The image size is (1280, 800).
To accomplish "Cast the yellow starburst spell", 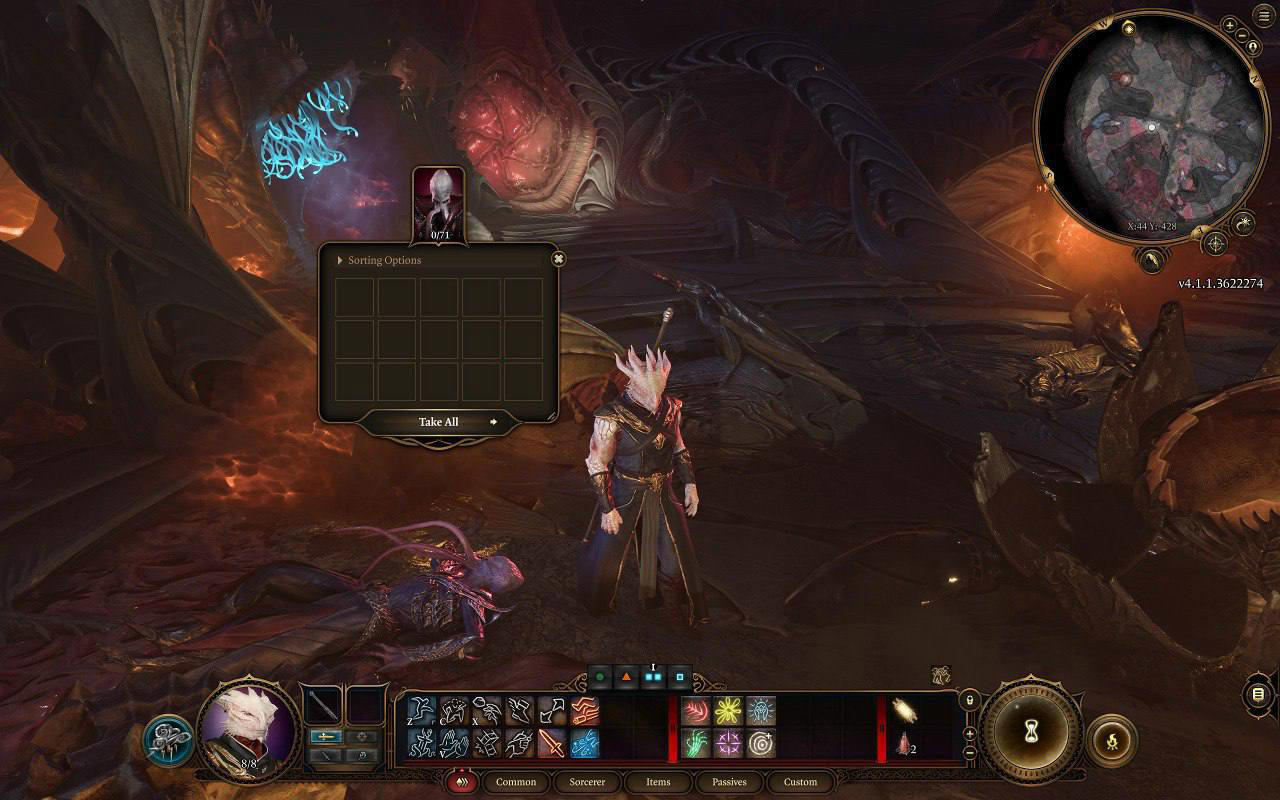I will (x=727, y=711).
